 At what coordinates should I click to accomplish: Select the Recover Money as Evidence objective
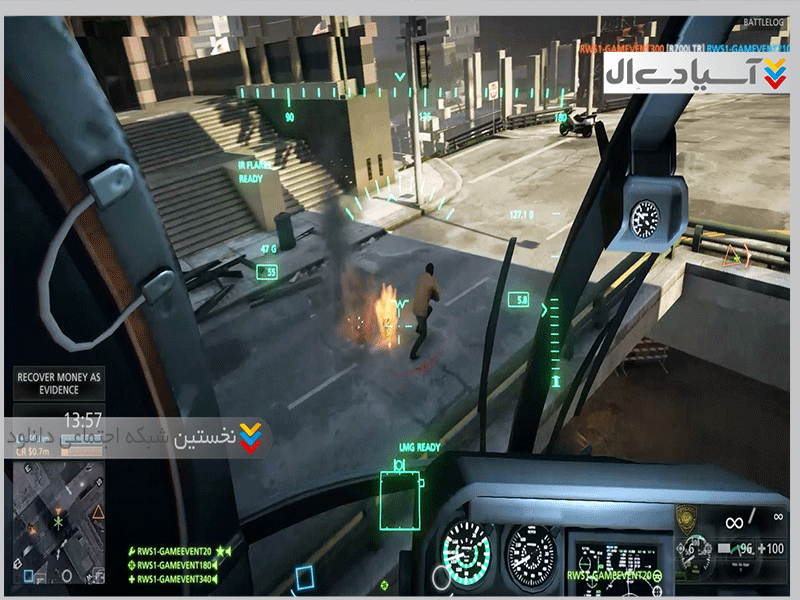(x=59, y=383)
